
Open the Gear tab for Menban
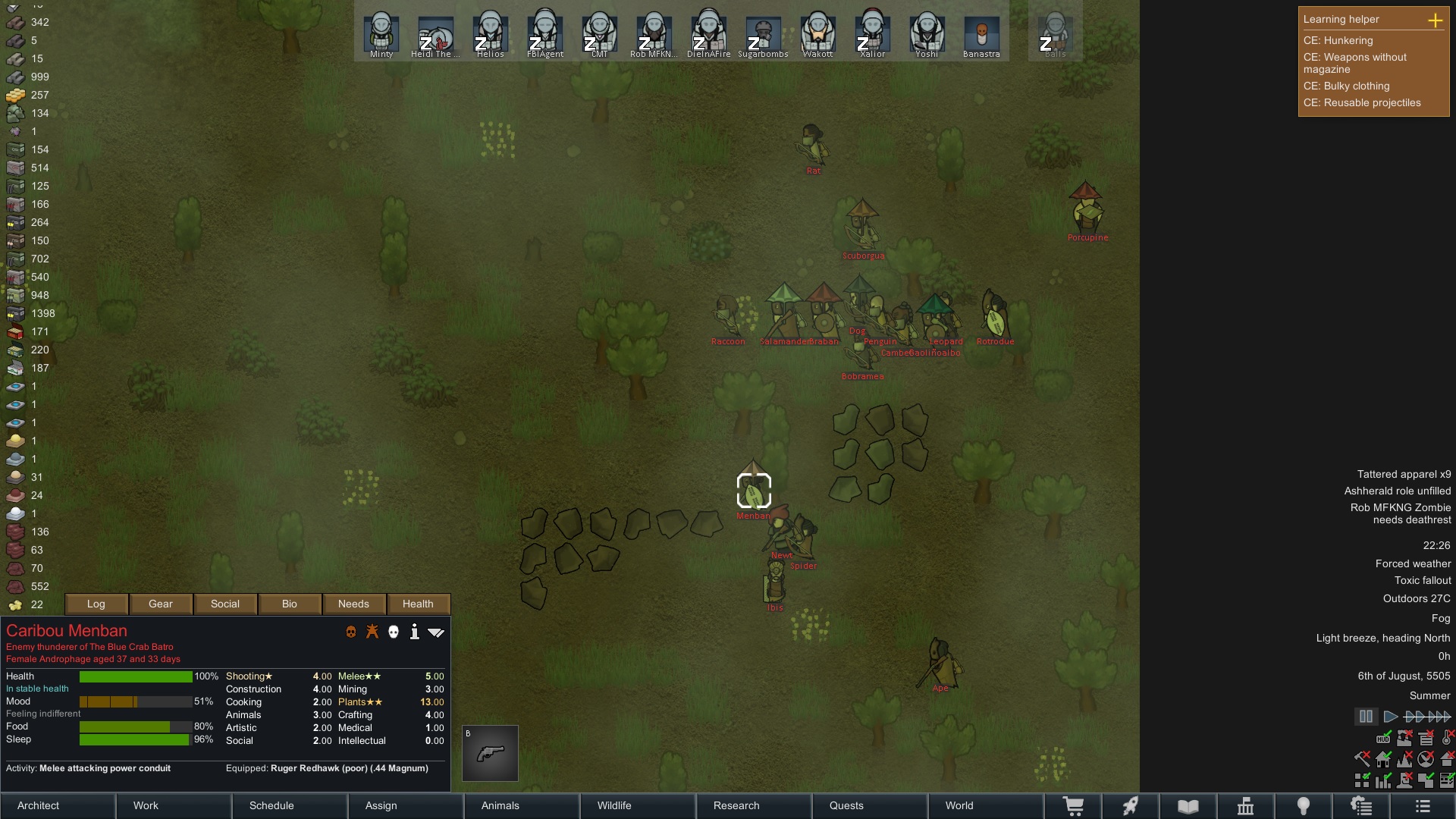(161, 604)
